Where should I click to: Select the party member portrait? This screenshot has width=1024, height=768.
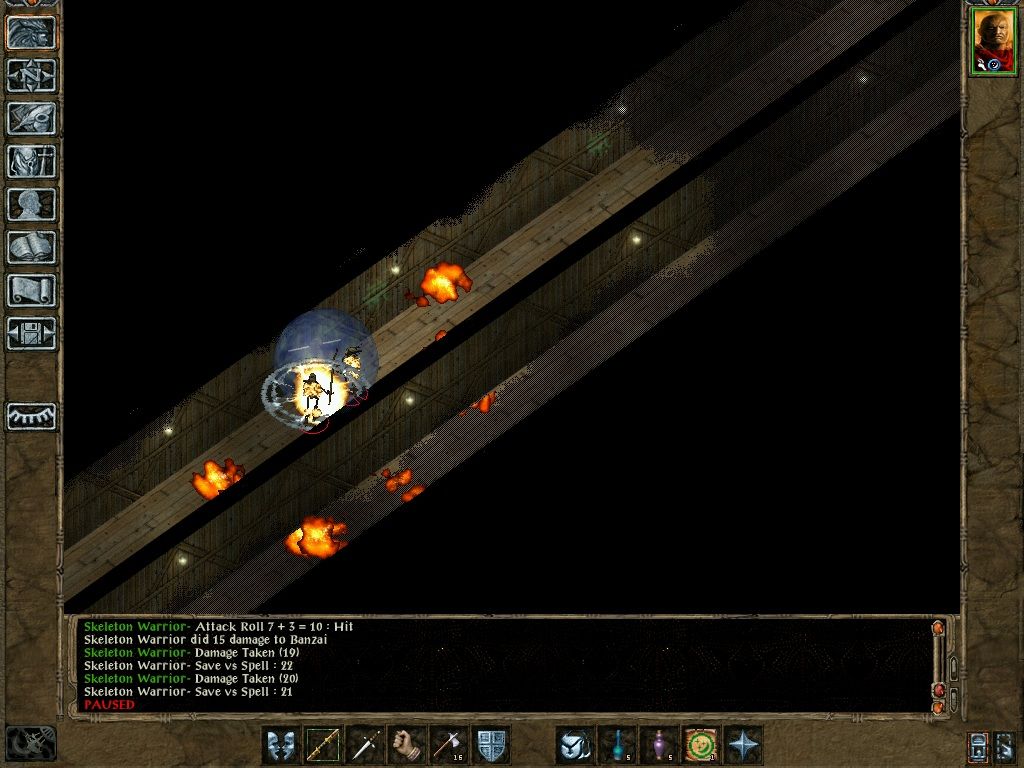(994, 41)
